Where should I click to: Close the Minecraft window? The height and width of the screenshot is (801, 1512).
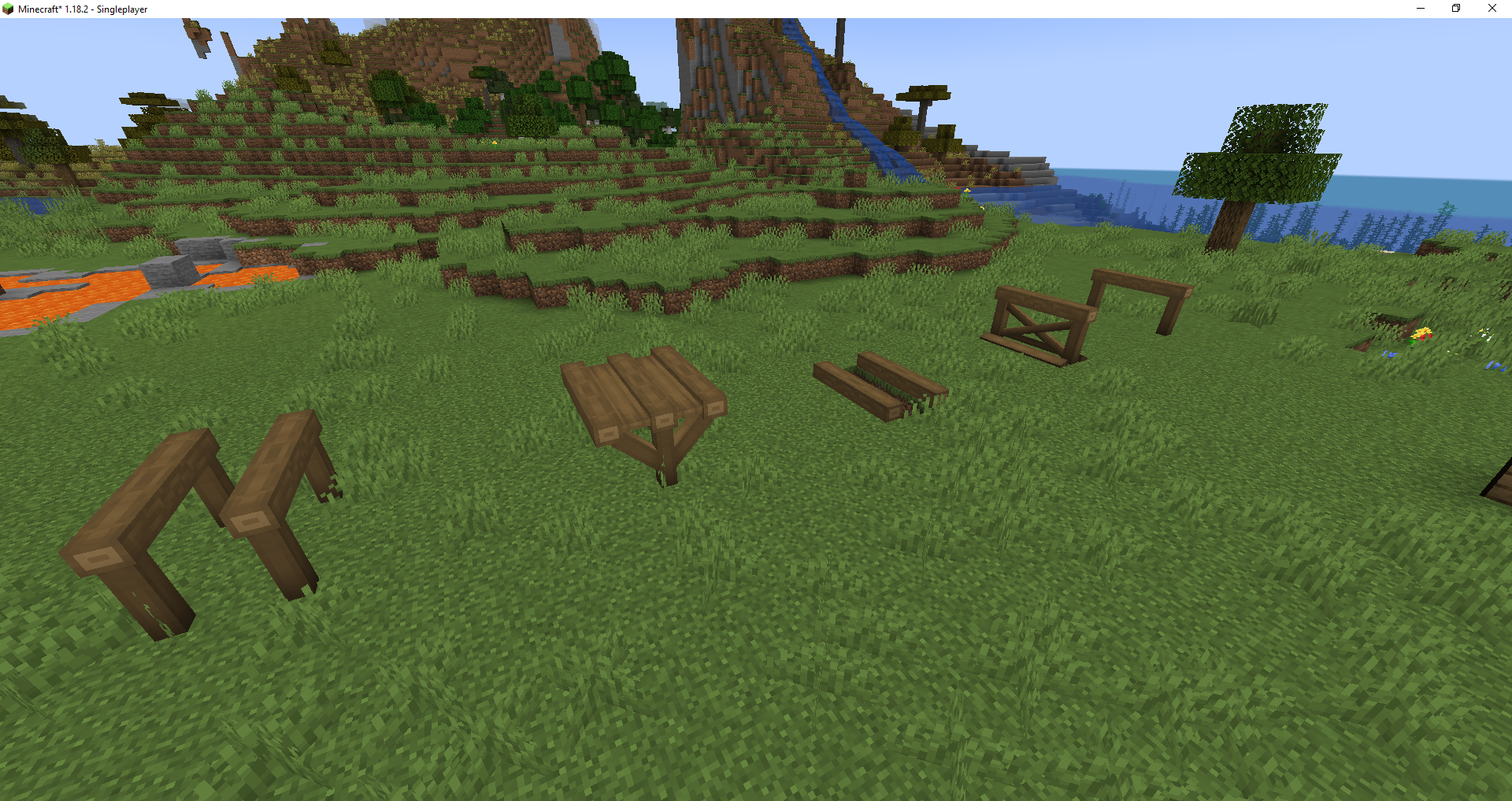click(x=1492, y=9)
